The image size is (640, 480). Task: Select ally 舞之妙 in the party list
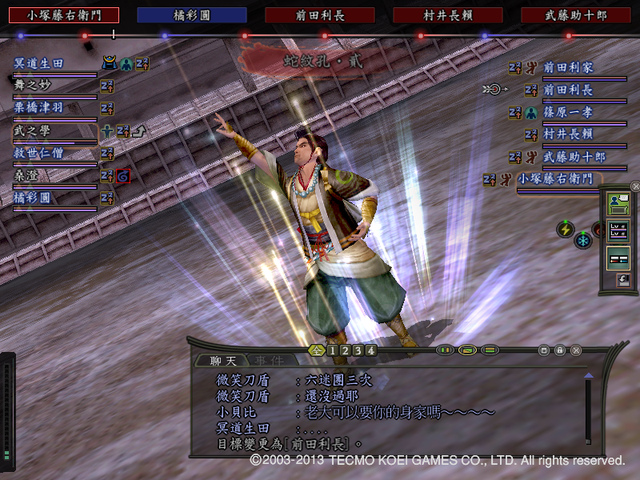[38, 86]
